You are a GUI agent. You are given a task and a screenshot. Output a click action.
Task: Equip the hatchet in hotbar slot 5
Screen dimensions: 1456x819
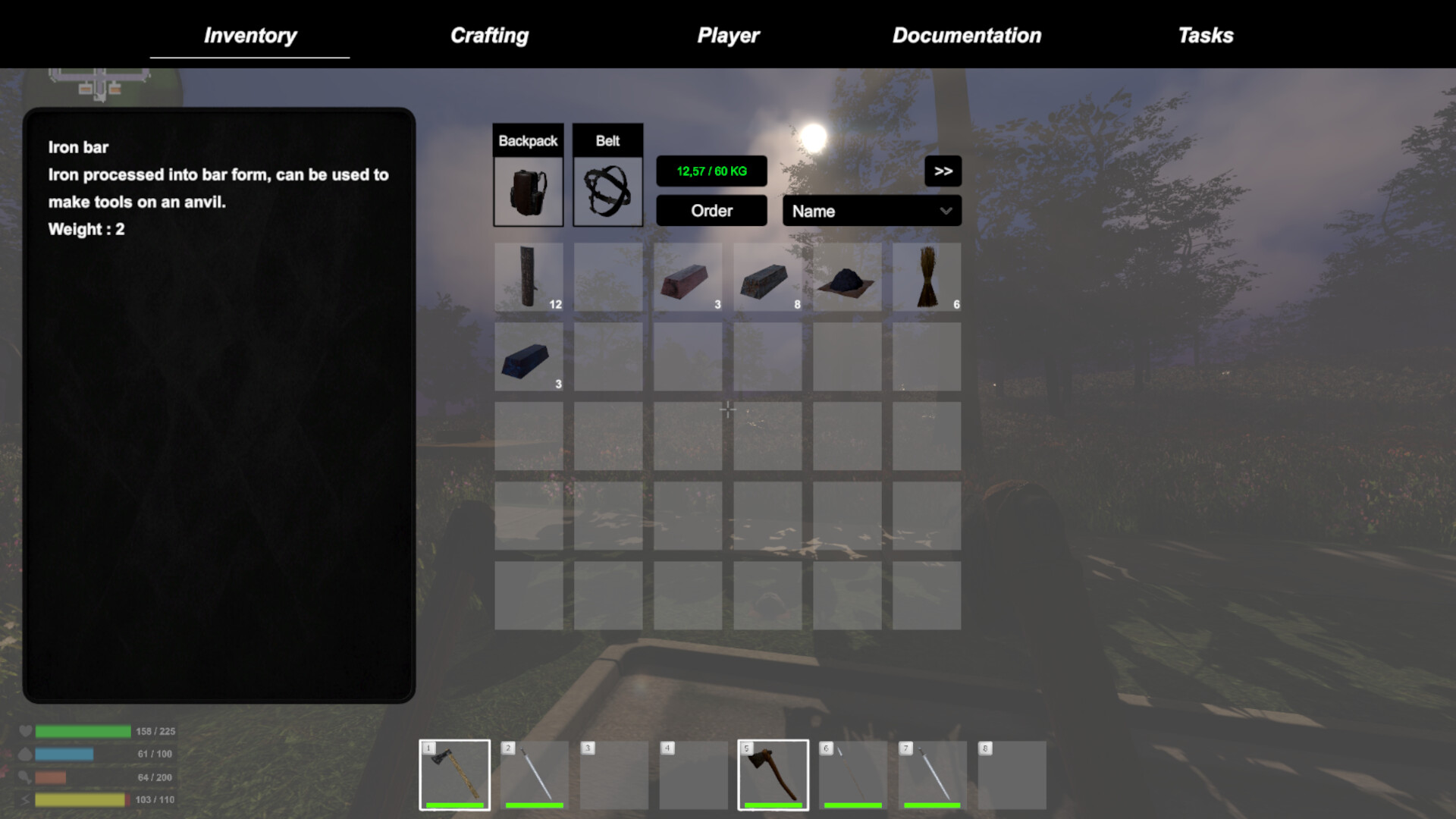click(x=773, y=773)
